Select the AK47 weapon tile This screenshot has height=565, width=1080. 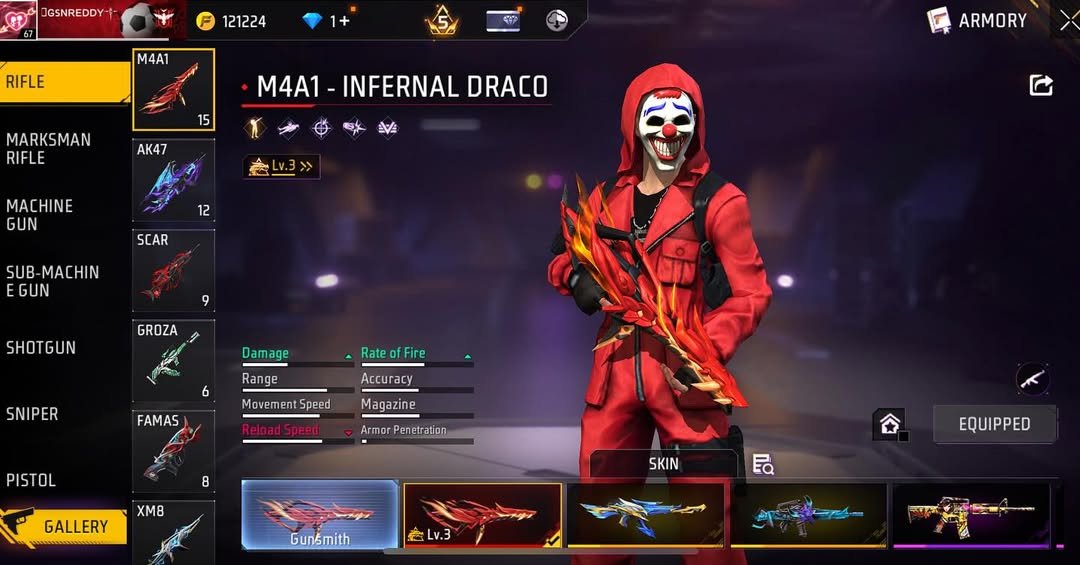[x=173, y=180]
